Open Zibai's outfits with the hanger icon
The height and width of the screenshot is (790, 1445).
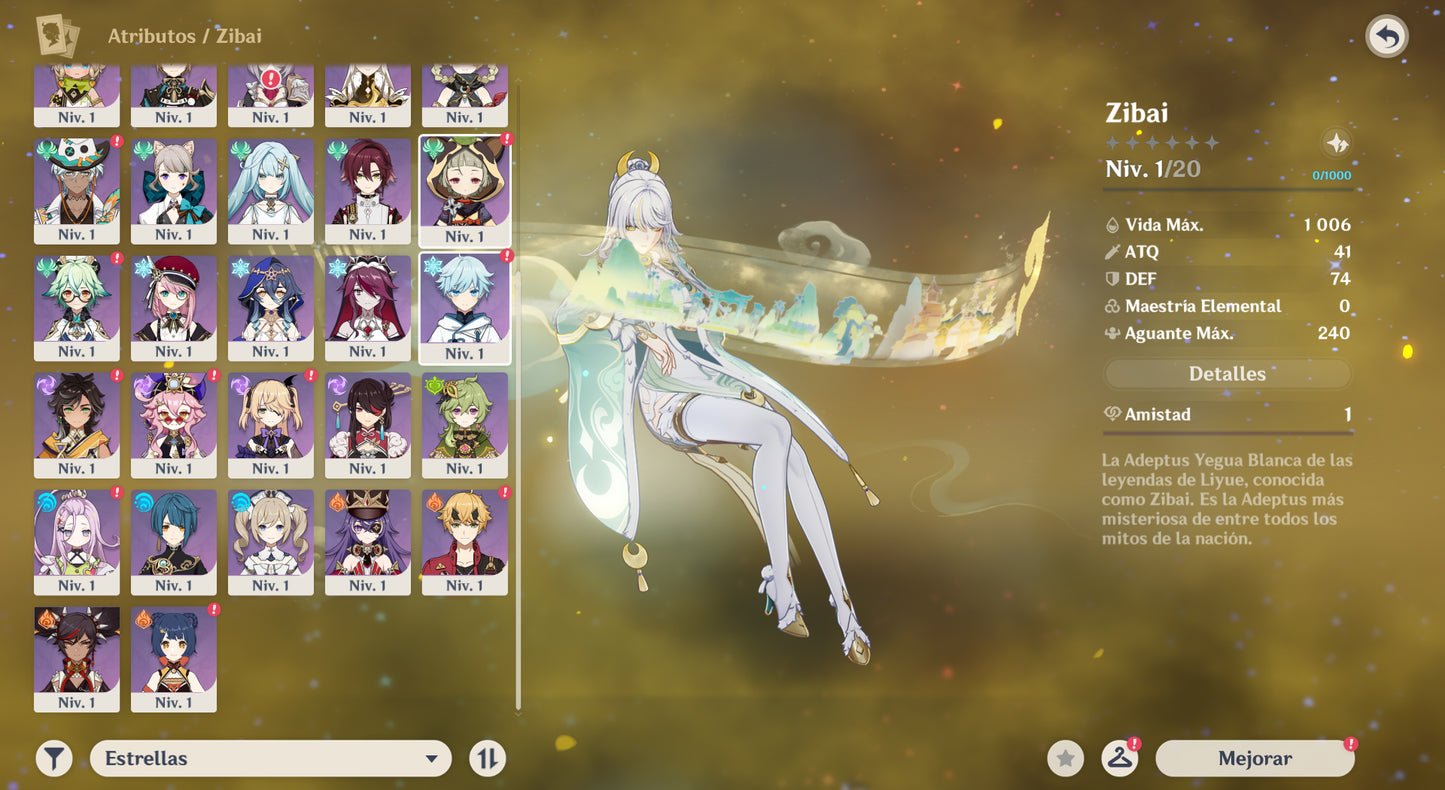tap(1120, 758)
